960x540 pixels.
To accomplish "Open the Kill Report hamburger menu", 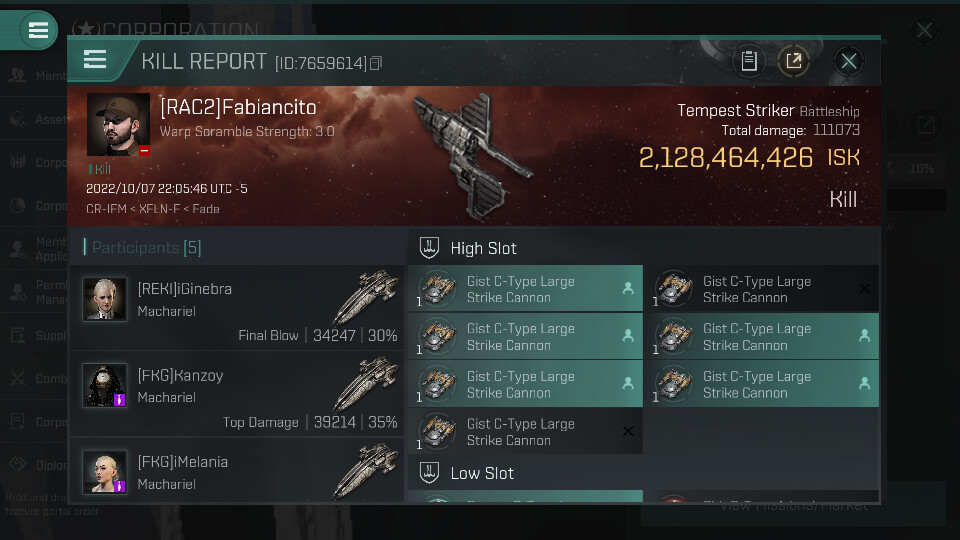I will tap(95, 60).
